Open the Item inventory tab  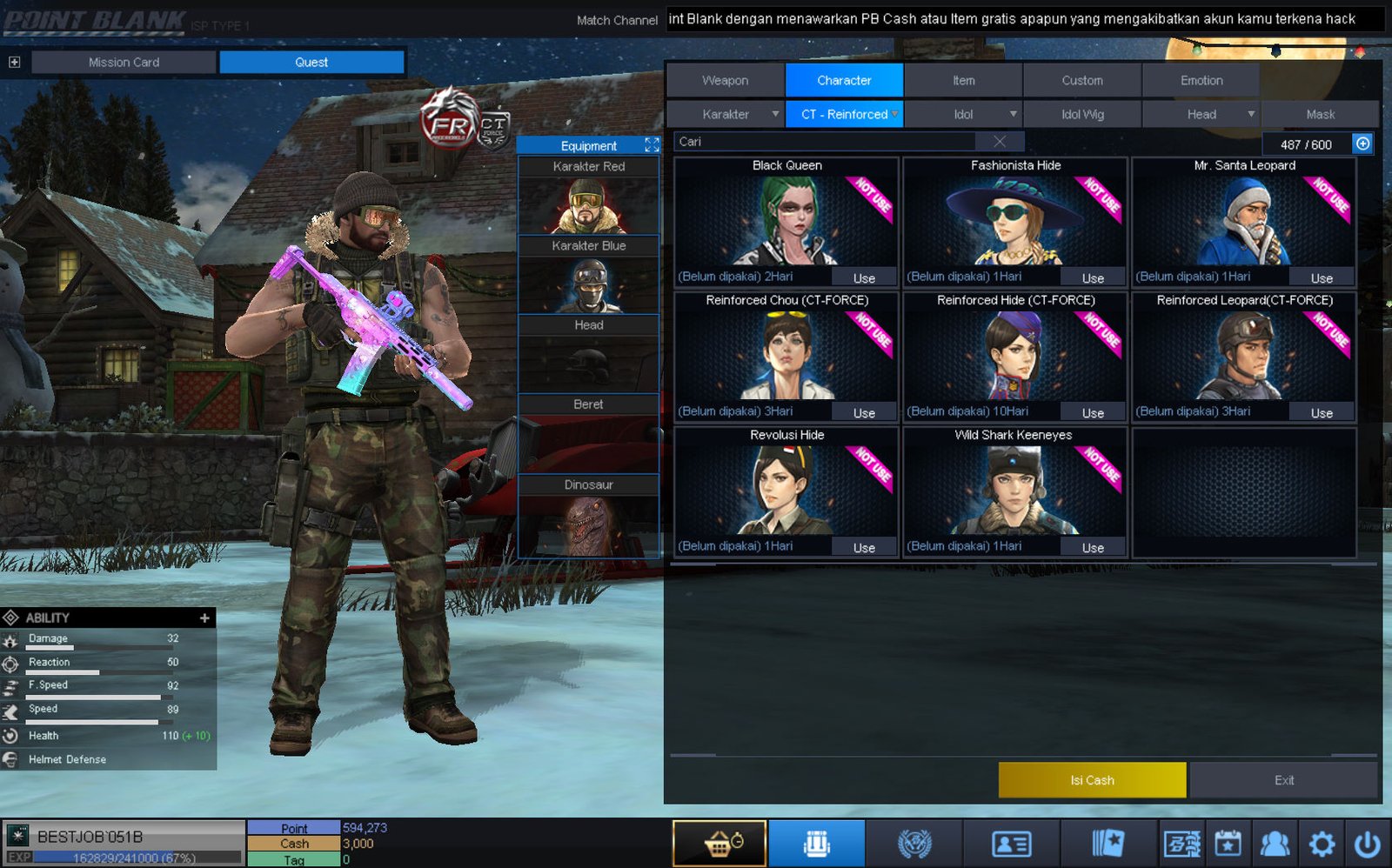(963, 80)
